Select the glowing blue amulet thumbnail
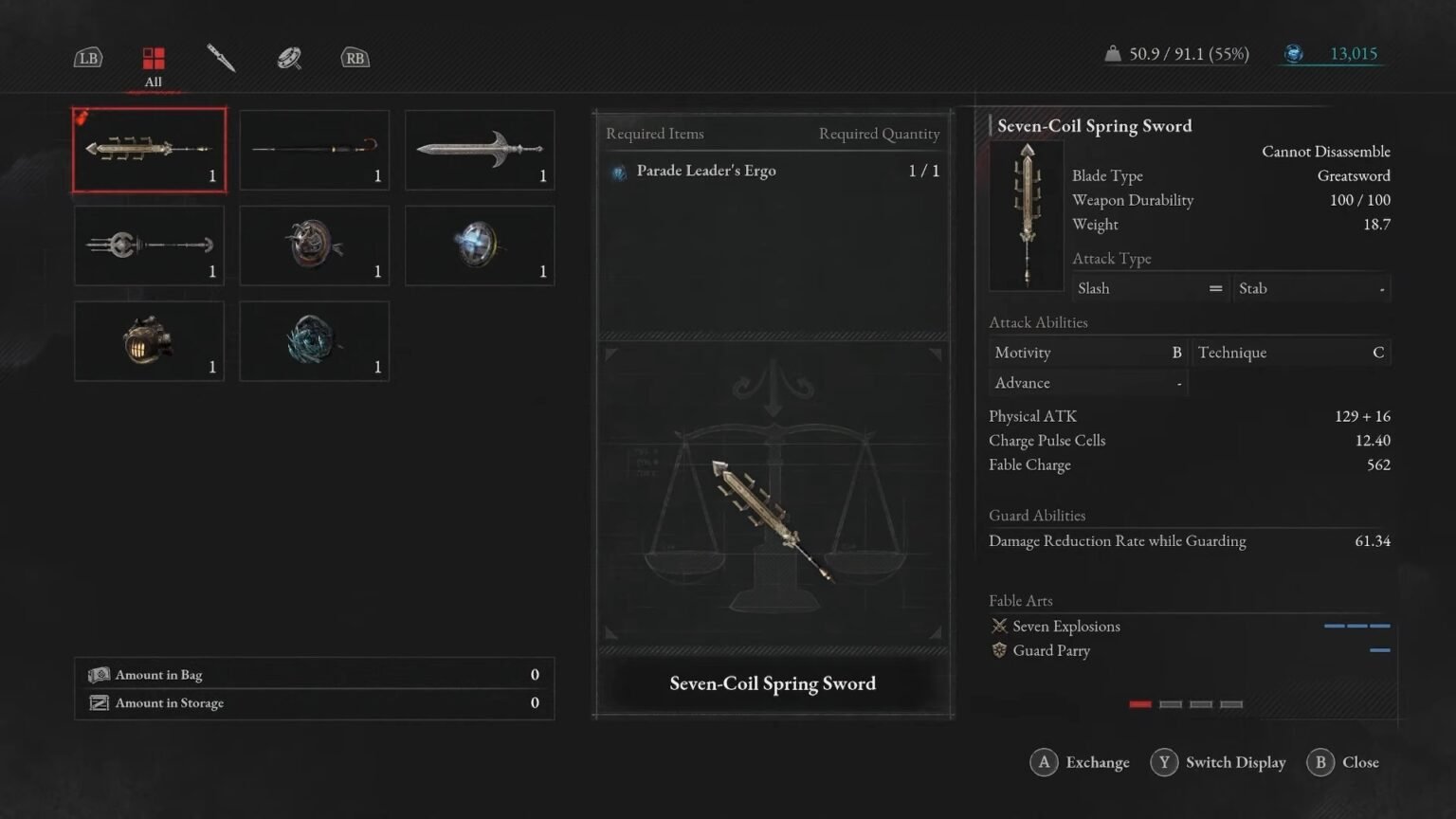This screenshot has height=819, width=1456. [479, 246]
